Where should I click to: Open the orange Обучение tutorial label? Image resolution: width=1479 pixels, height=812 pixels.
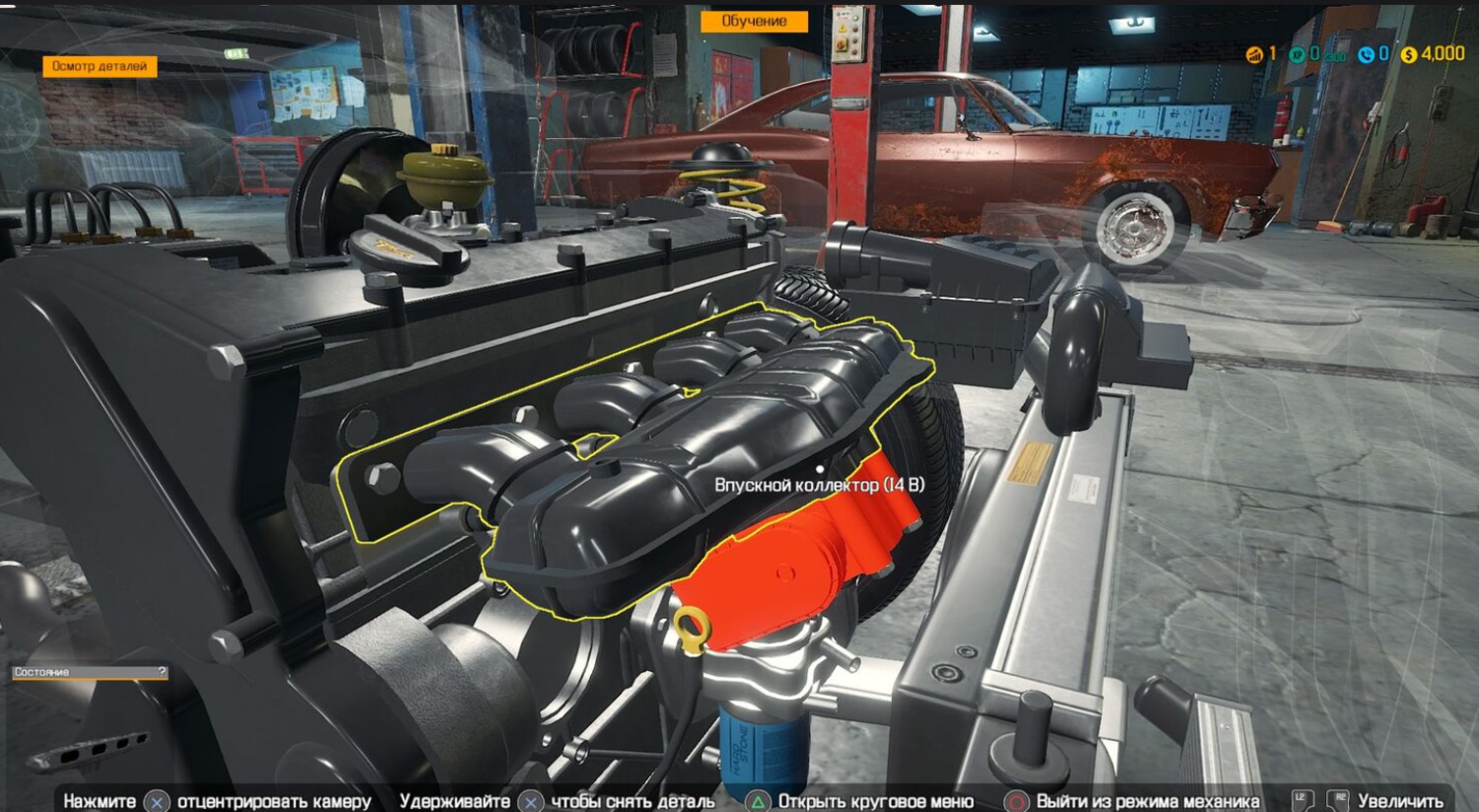pos(754,21)
